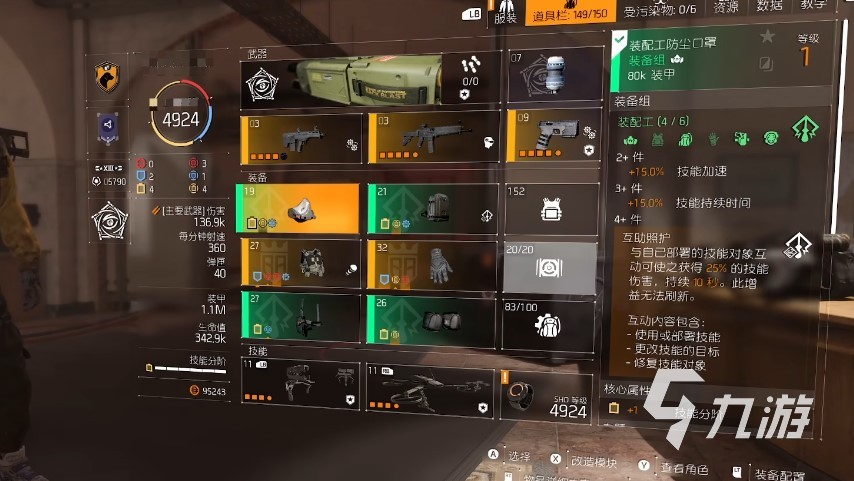Image resolution: width=854 pixels, height=481 pixels.
Task: Select the level 21 backpack gear slot
Action: tap(431, 209)
